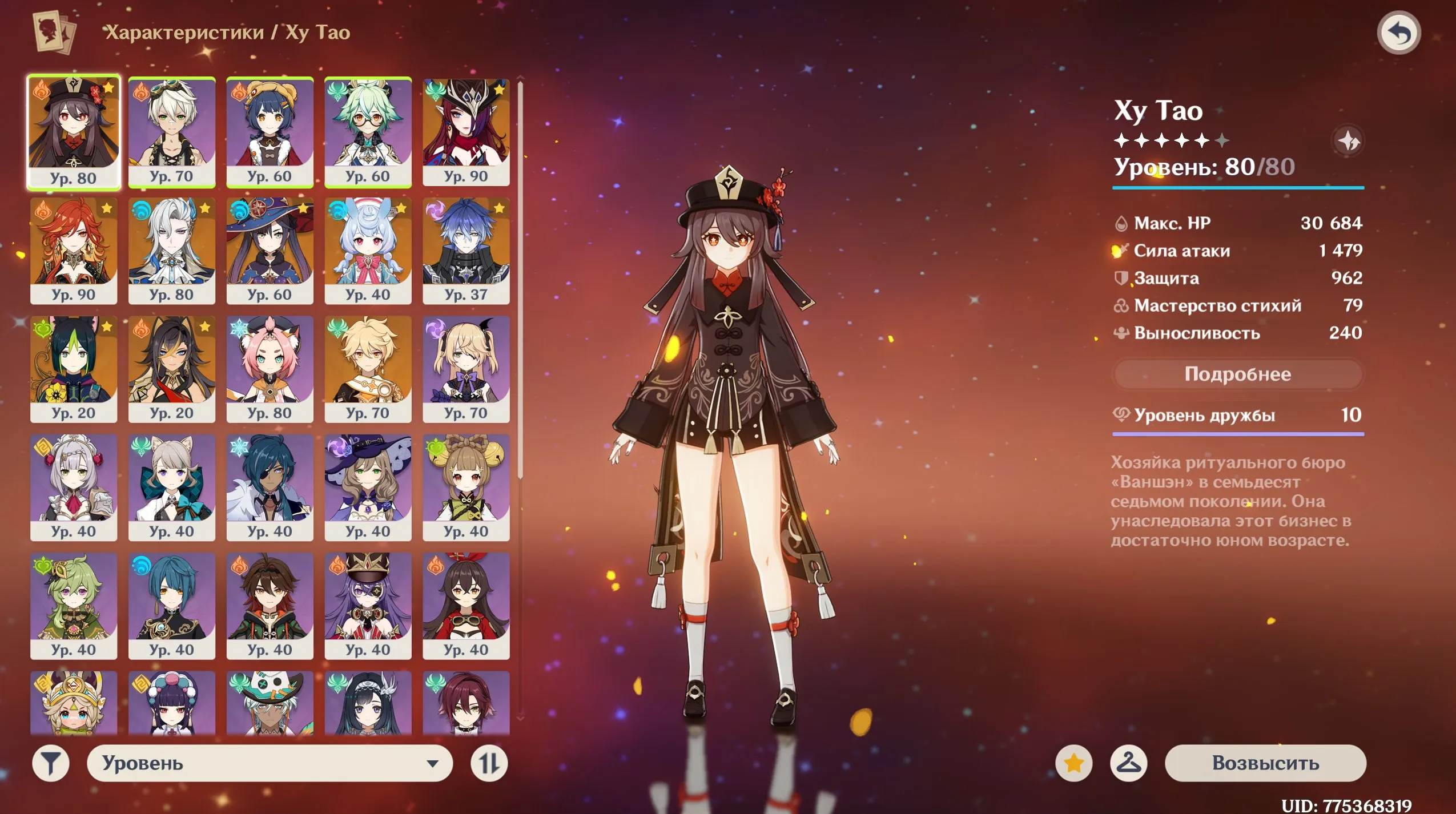
Task: Click the Защита shield stat icon
Action: tap(1123, 278)
